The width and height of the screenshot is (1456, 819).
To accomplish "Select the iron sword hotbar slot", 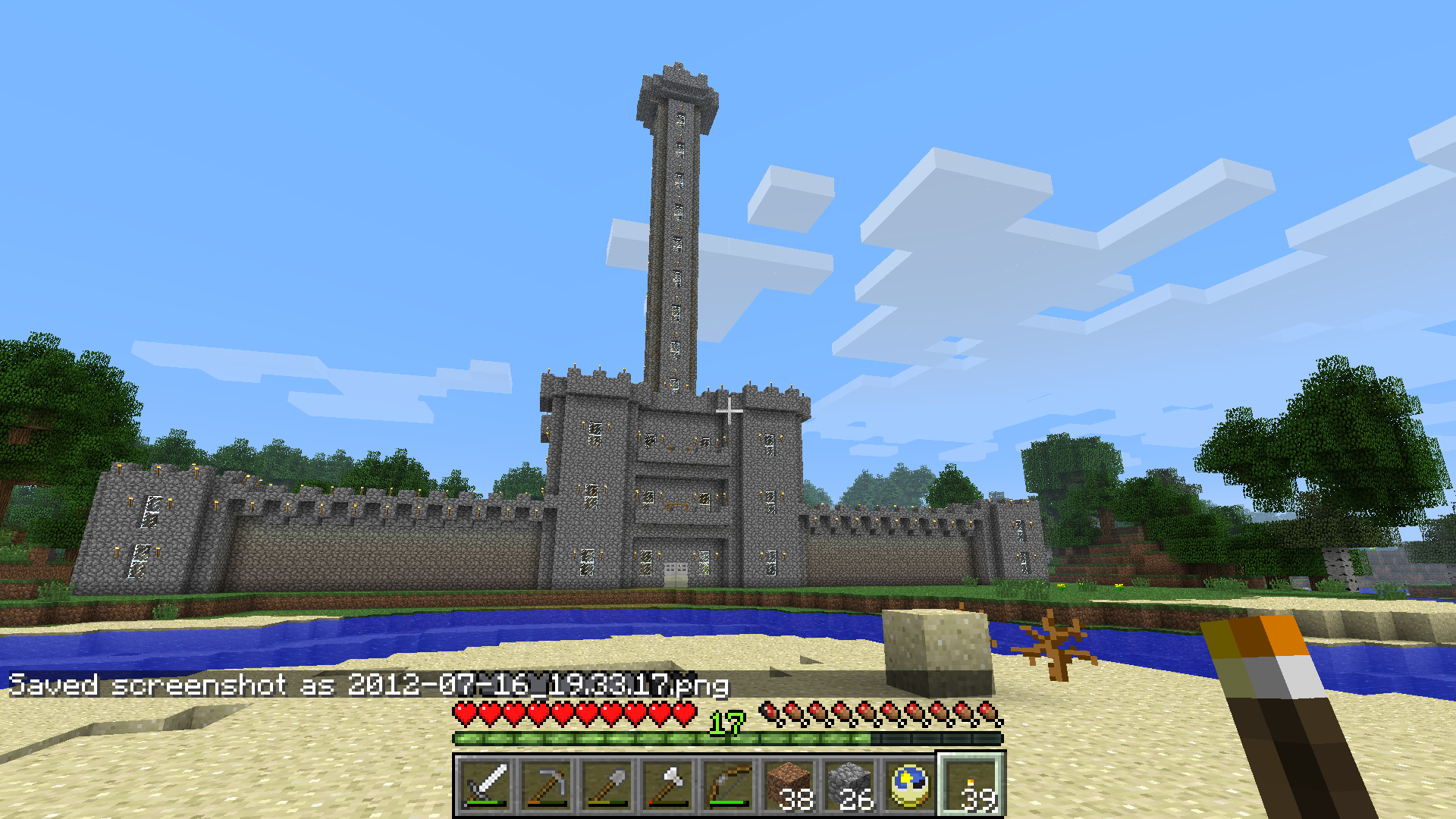I will (x=485, y=786).
